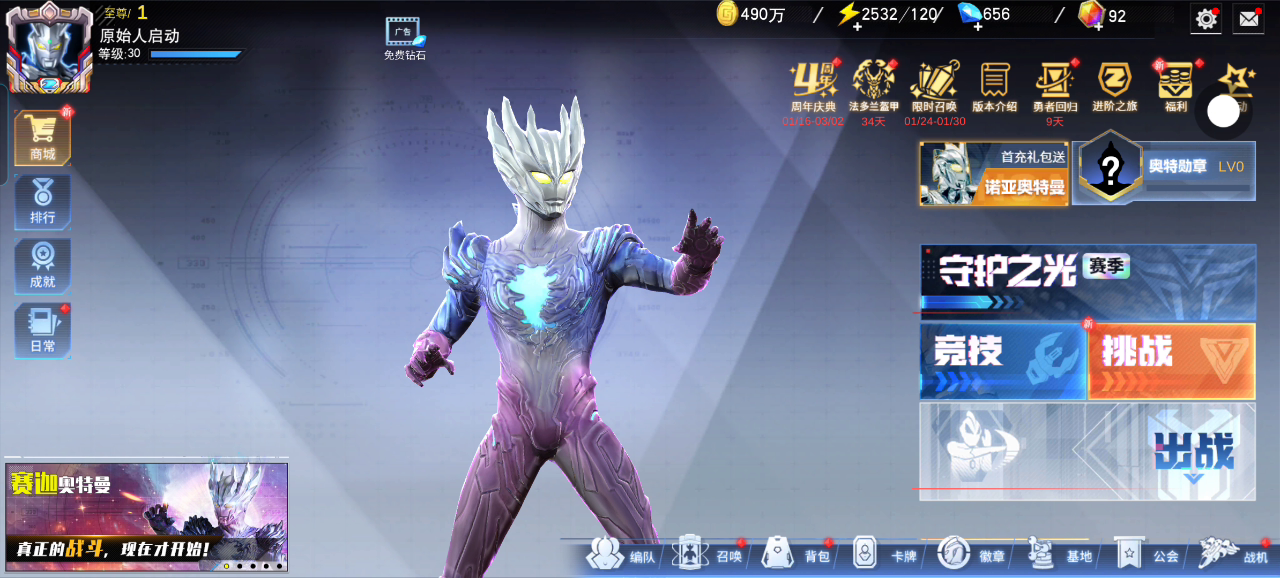Show the 版本介绍 version notes

pyautogui.click(x=994, y=86)
